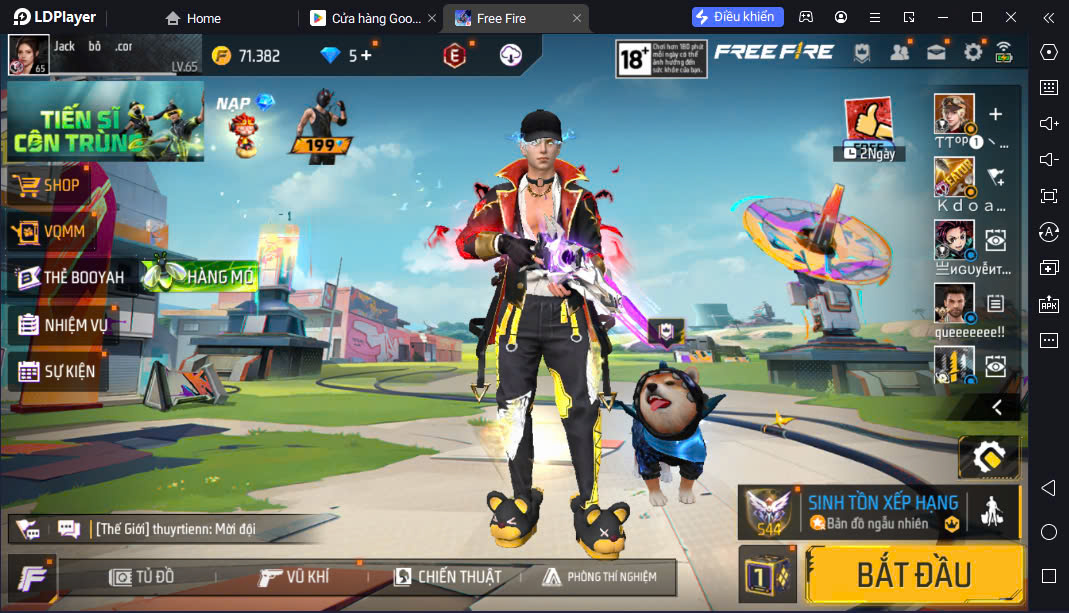Screen dimensions: 1069x613
Task: Start the match with BẮT ĐẦU
Action: click(x=913, y=575)
